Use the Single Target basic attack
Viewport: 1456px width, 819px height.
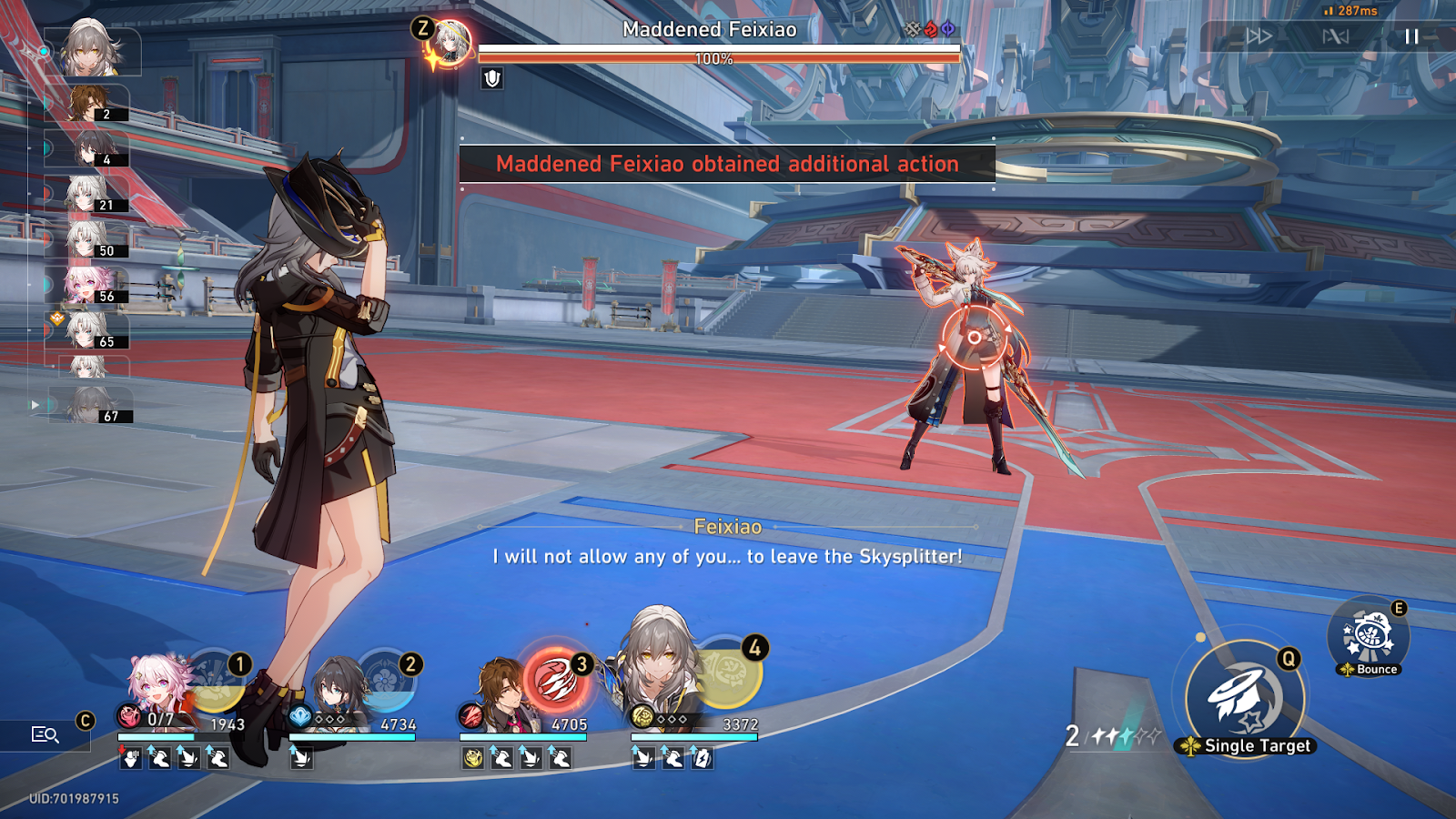pyautogui.click(x=1245, y=698)
